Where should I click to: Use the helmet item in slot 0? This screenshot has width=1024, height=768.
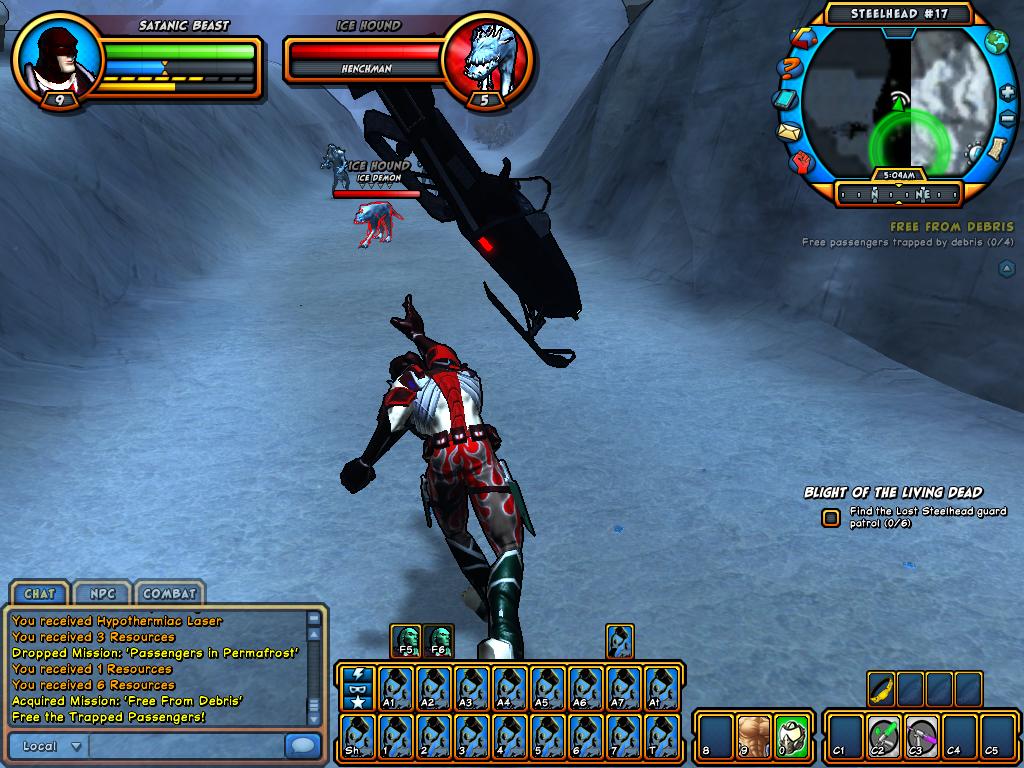[790, 735]
